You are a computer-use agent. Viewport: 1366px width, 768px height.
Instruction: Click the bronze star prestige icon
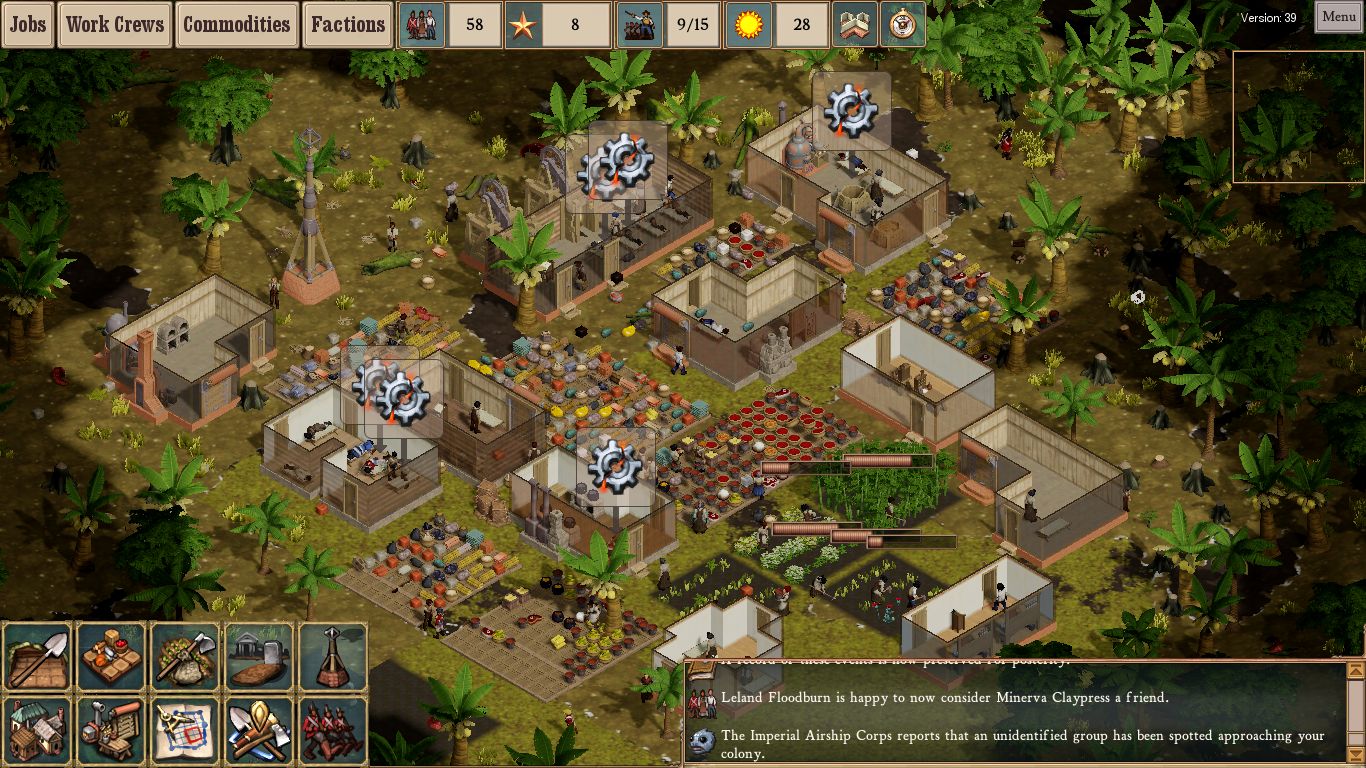[x=521, y=25]
